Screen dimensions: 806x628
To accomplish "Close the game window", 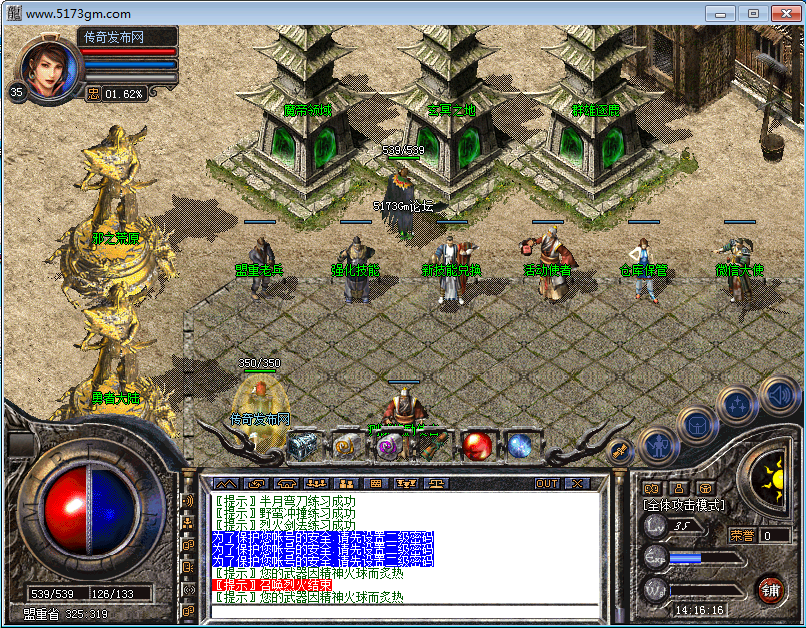I will (x=783, y=13).
